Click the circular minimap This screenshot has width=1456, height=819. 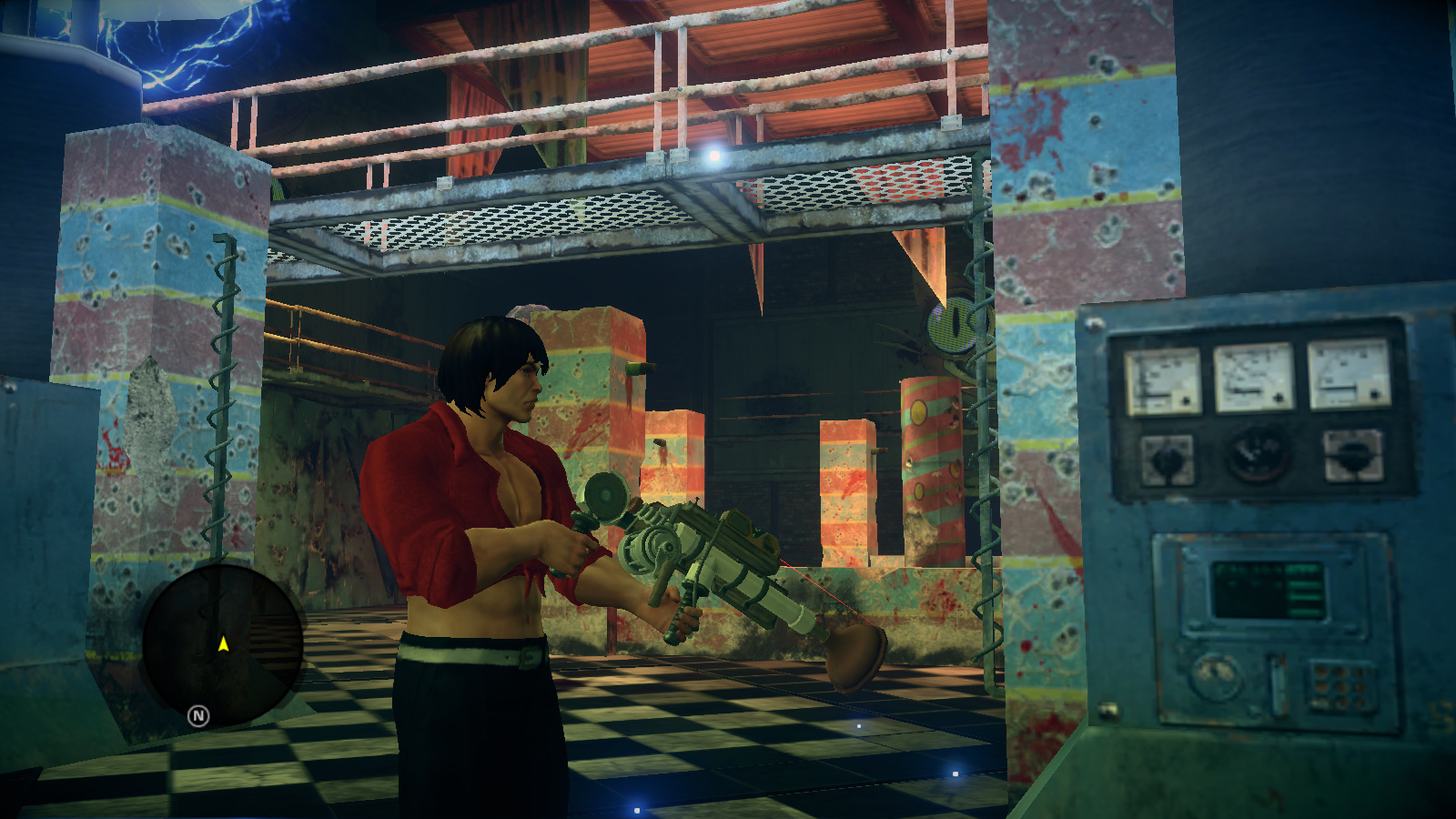223,644
